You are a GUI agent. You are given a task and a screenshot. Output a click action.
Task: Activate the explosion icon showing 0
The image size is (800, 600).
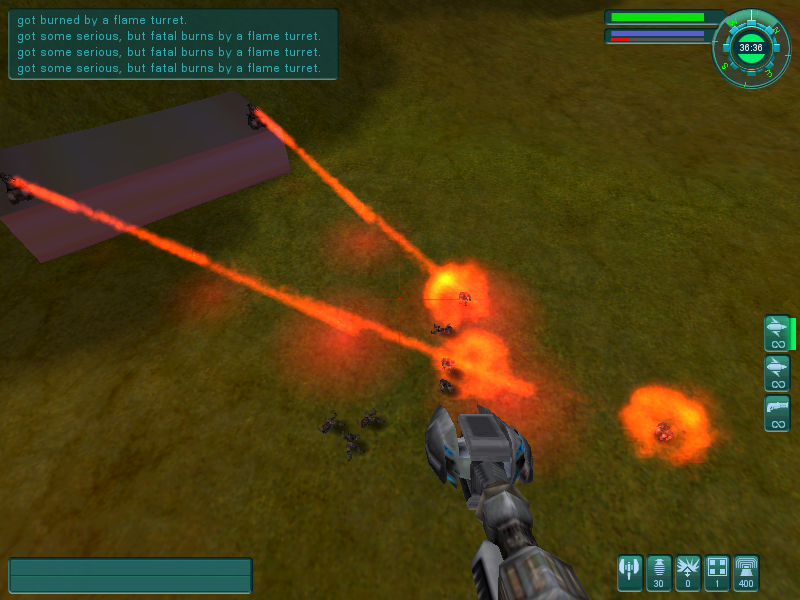(x=688, y=573)
